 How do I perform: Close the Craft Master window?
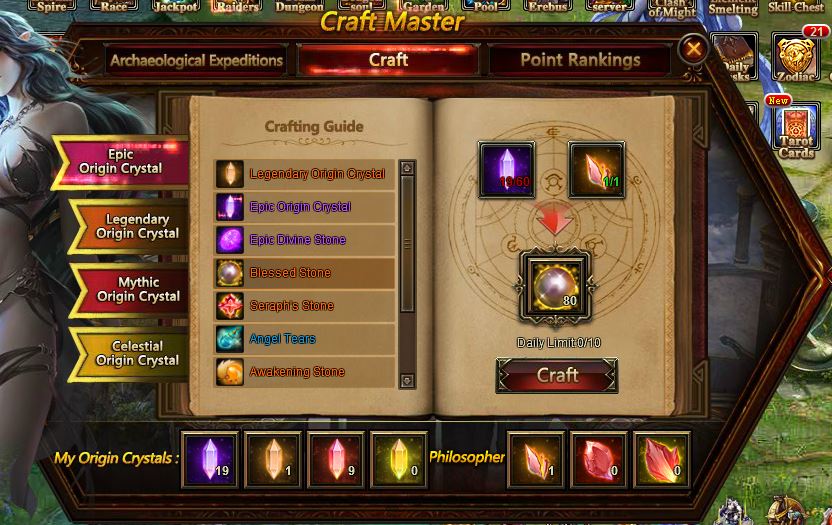(692, 48)
